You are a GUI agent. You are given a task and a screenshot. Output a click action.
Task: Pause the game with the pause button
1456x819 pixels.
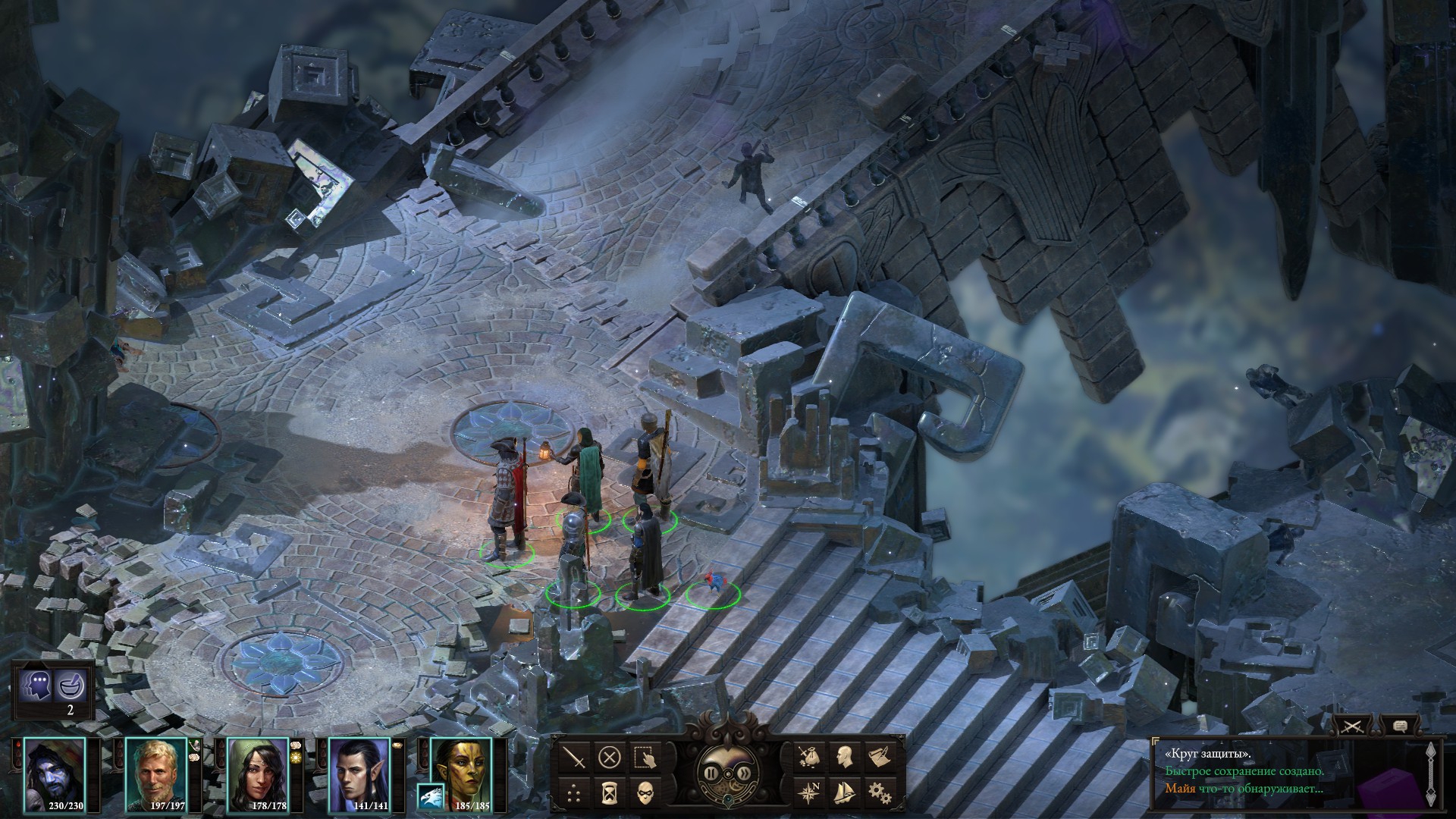[x=712, y=773]
